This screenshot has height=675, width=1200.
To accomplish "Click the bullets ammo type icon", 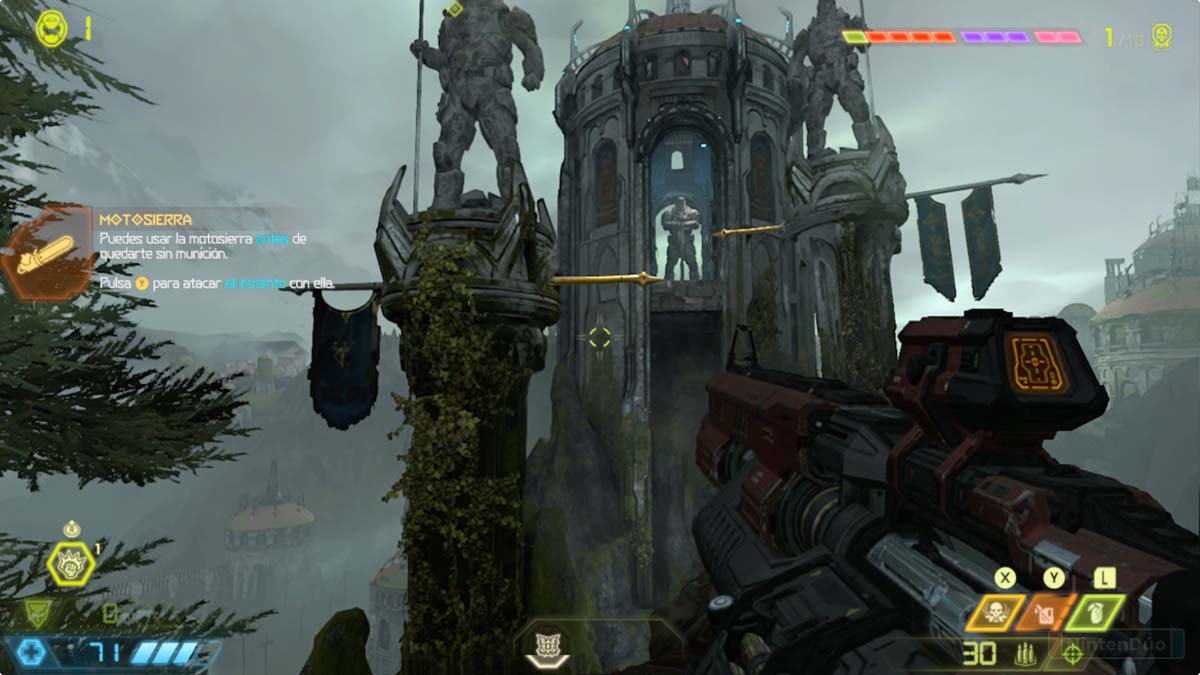I will point(1022,655).
